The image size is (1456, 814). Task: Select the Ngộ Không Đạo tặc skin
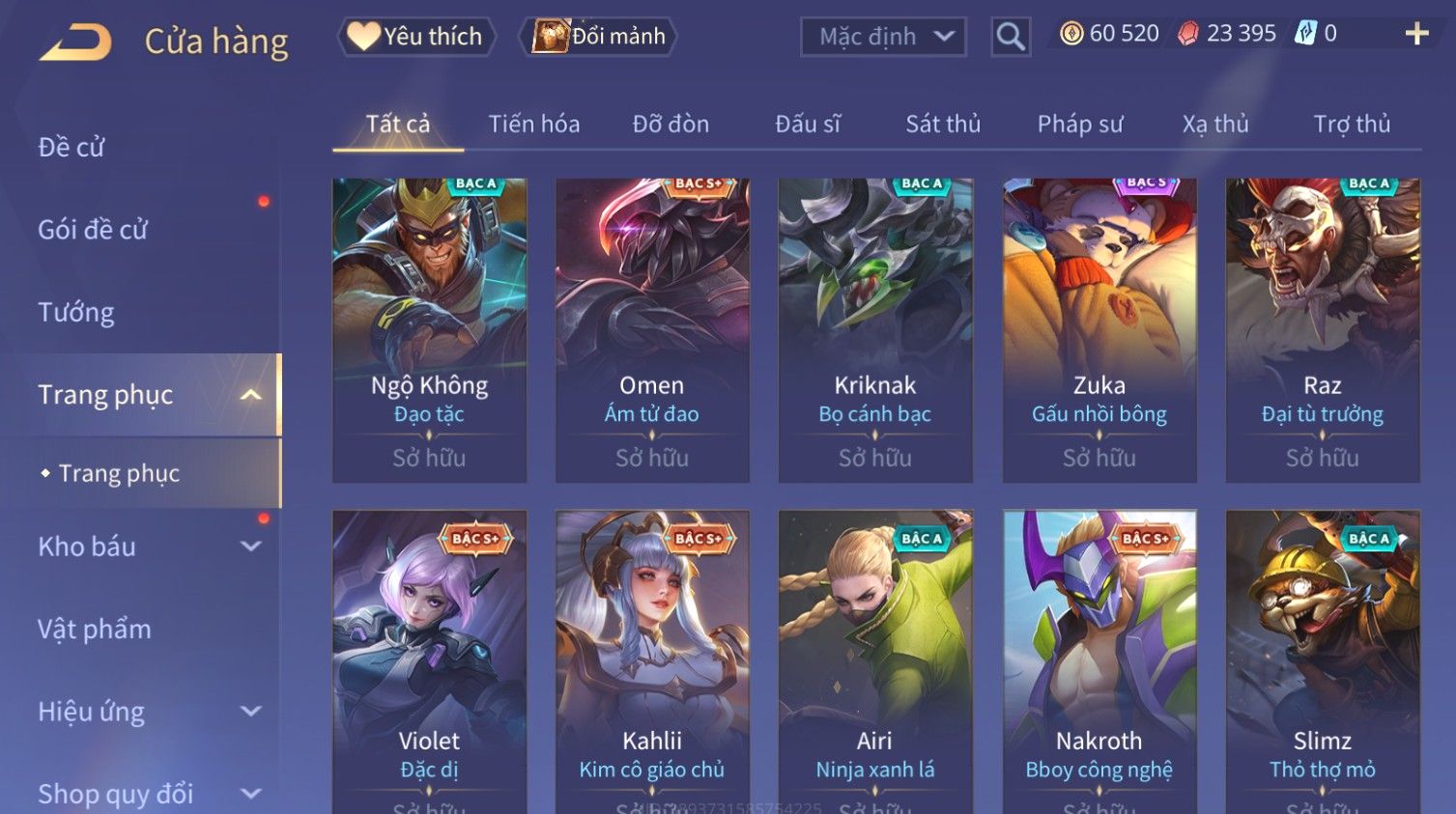(x=429, y=328)
